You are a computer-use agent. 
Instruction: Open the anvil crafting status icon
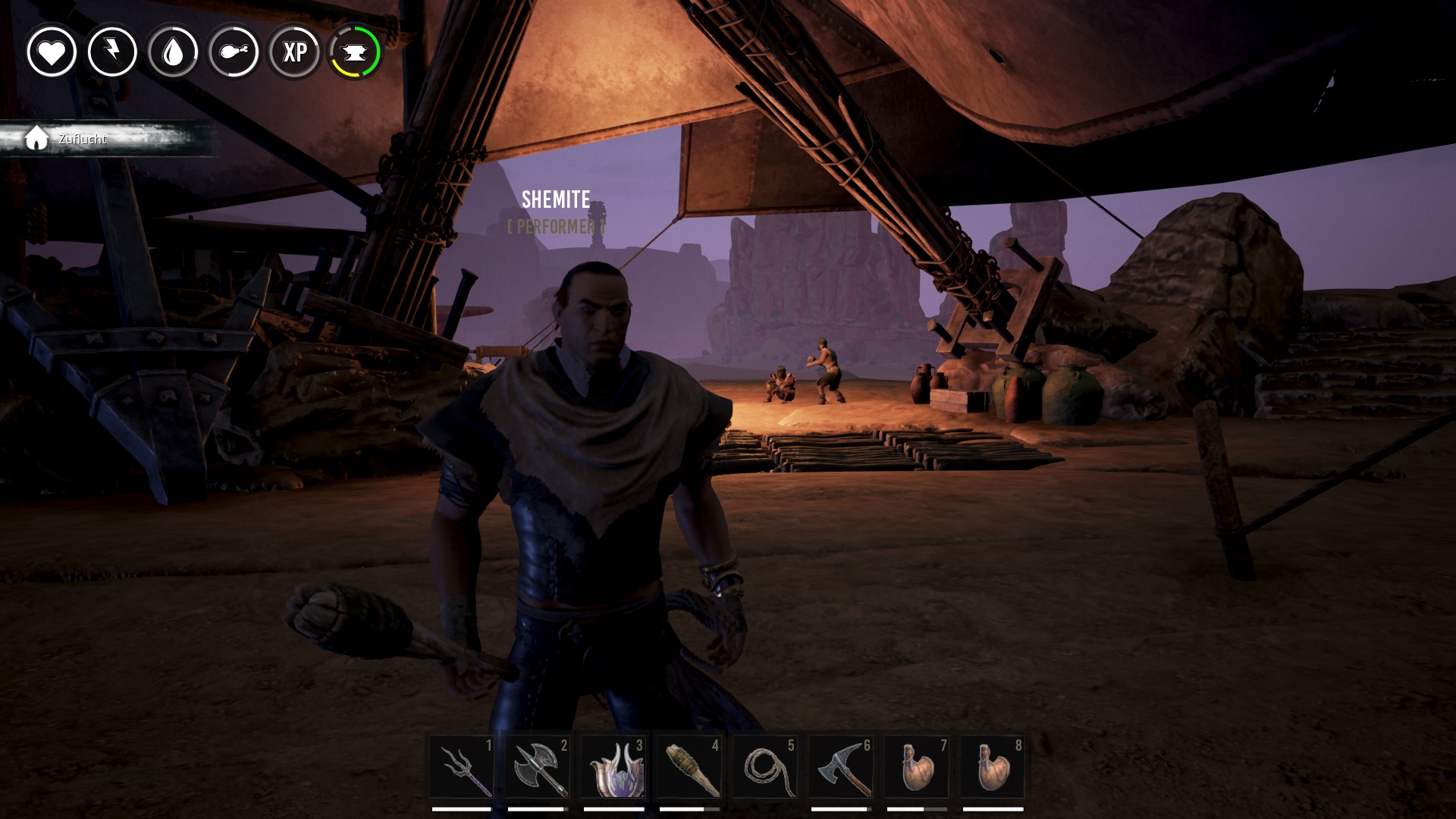(354, 52)
